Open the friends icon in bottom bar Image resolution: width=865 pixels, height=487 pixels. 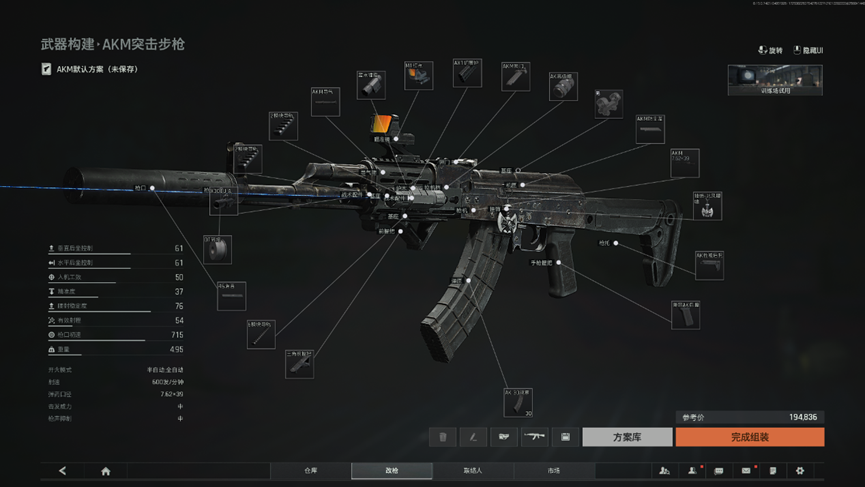(x=664, y=471)
